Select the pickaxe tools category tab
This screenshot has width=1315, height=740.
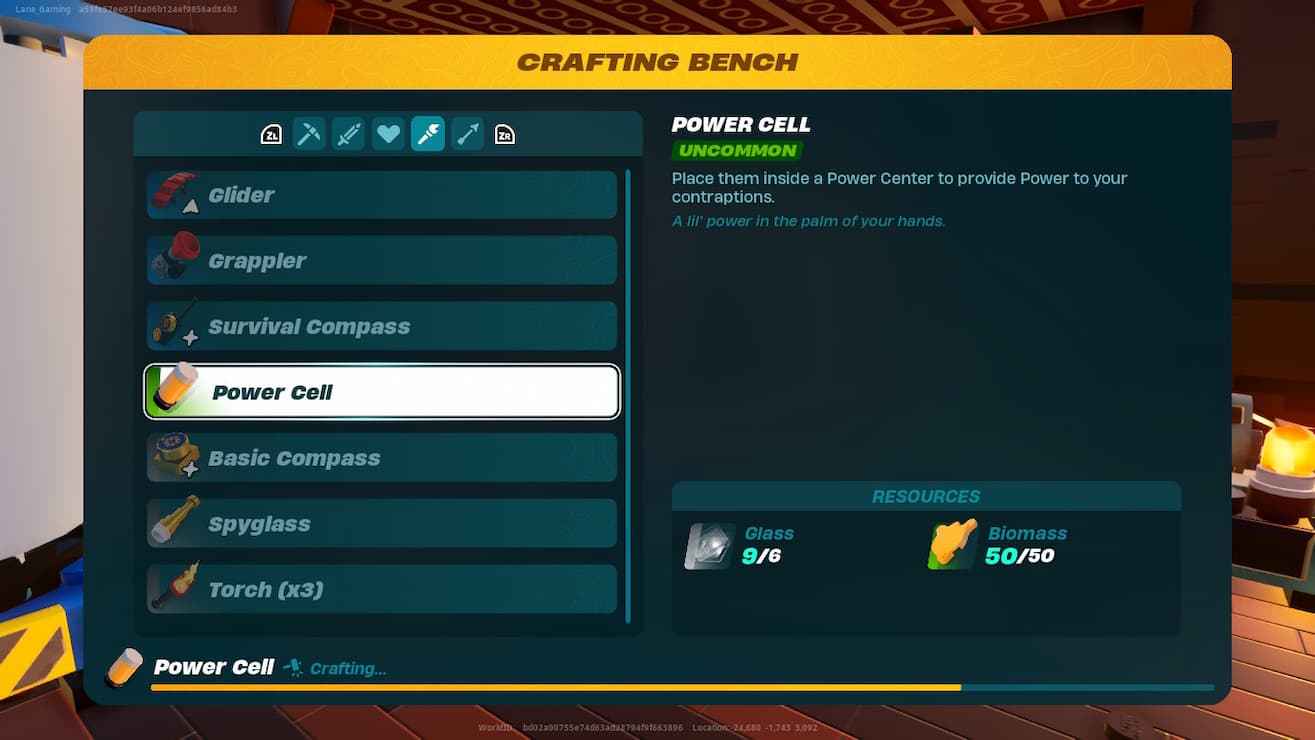[309, 133]
